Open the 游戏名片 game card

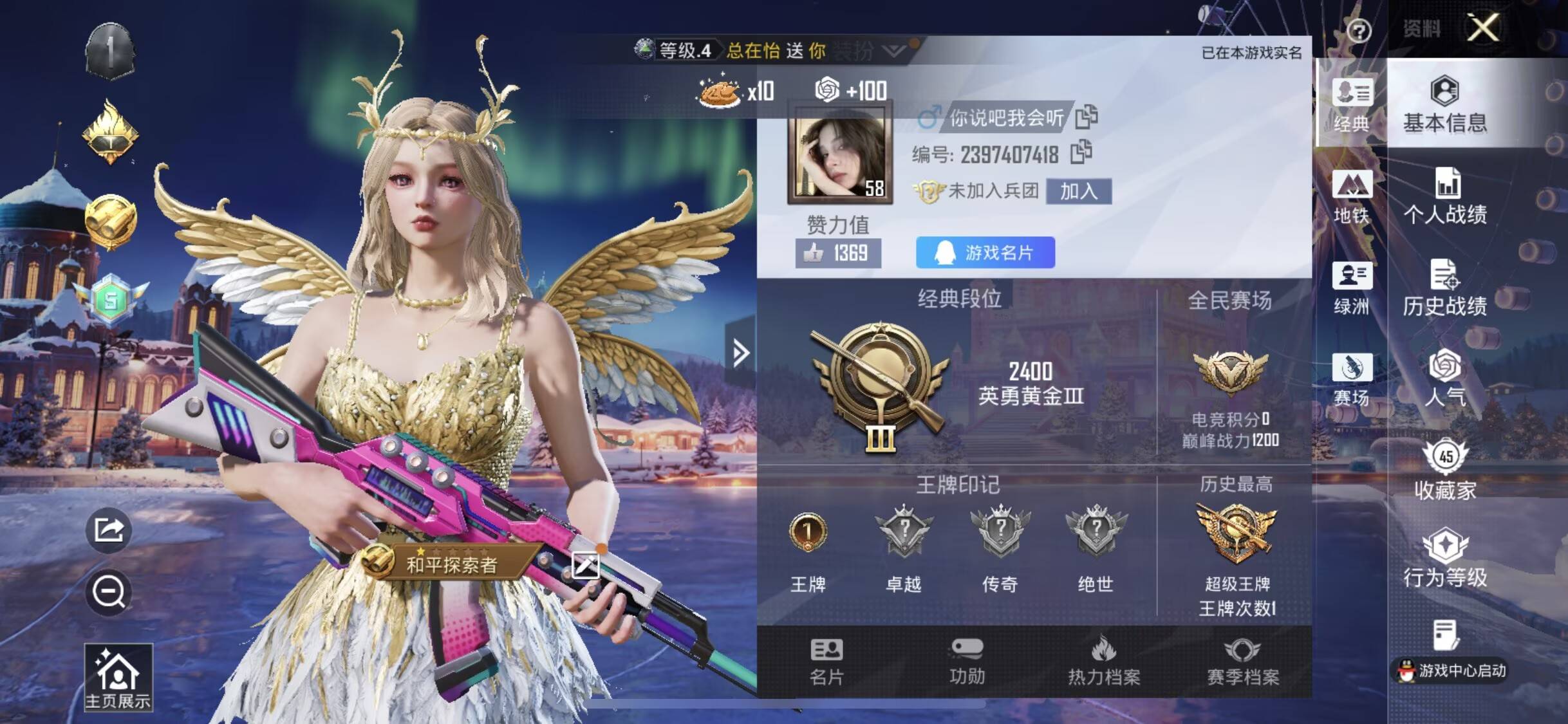click(985, 252)
